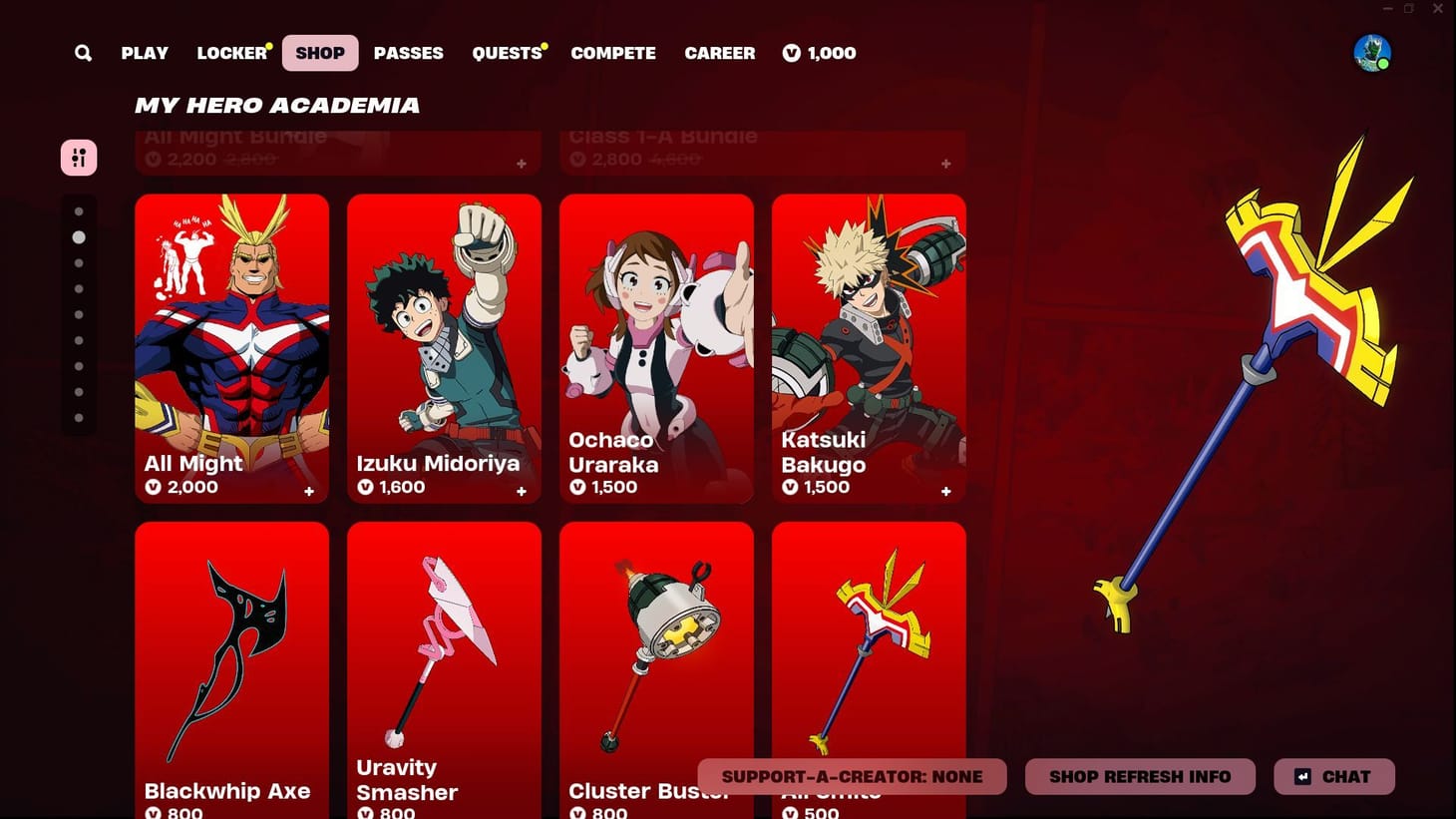Click the plus icon on the Class 1-A Bundle

[x=944, y=163]
